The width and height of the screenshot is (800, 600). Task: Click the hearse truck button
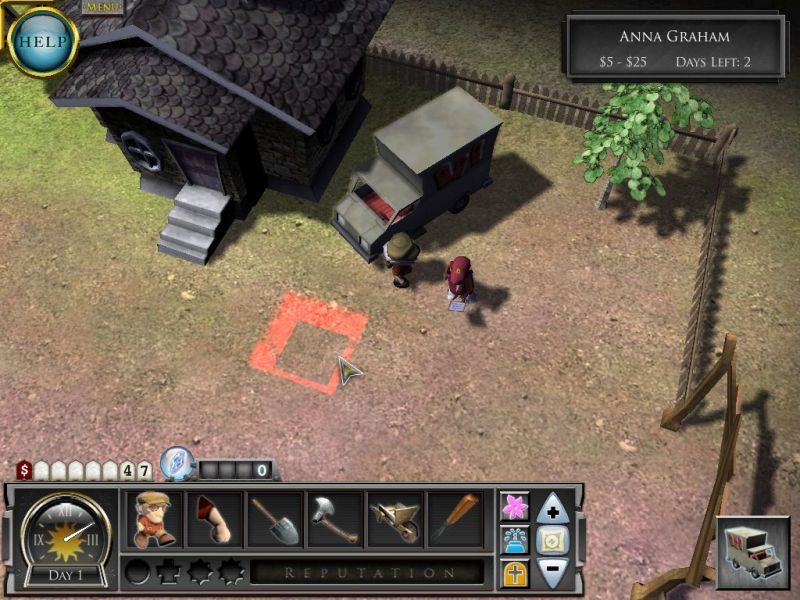click(x=753, y=552)
